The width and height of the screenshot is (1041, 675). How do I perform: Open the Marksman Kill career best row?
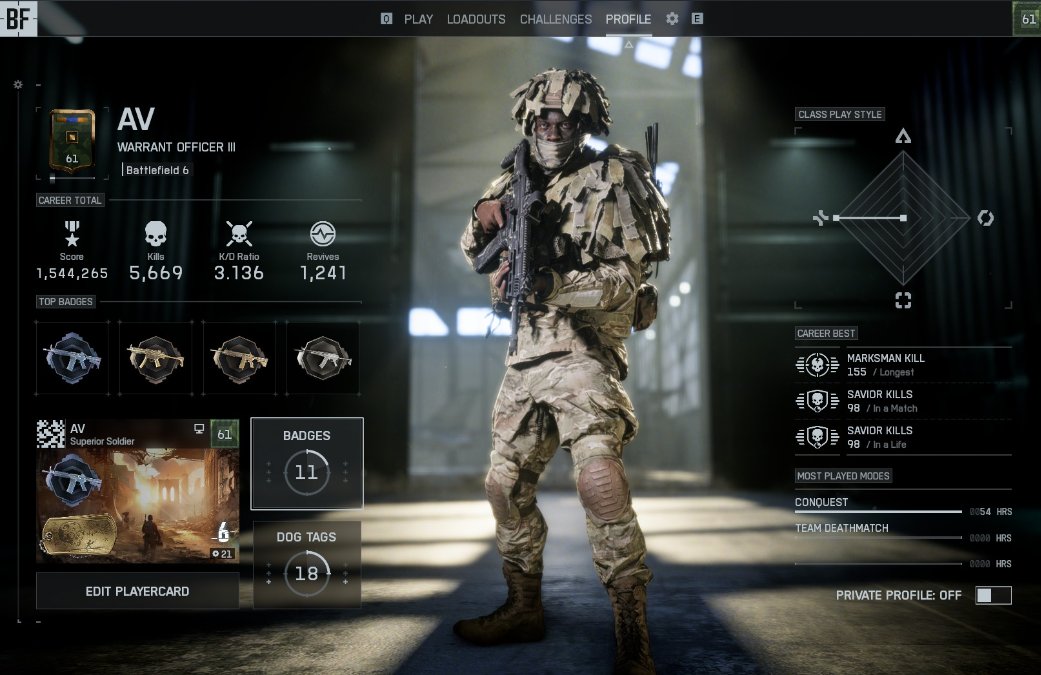point(902,365)
